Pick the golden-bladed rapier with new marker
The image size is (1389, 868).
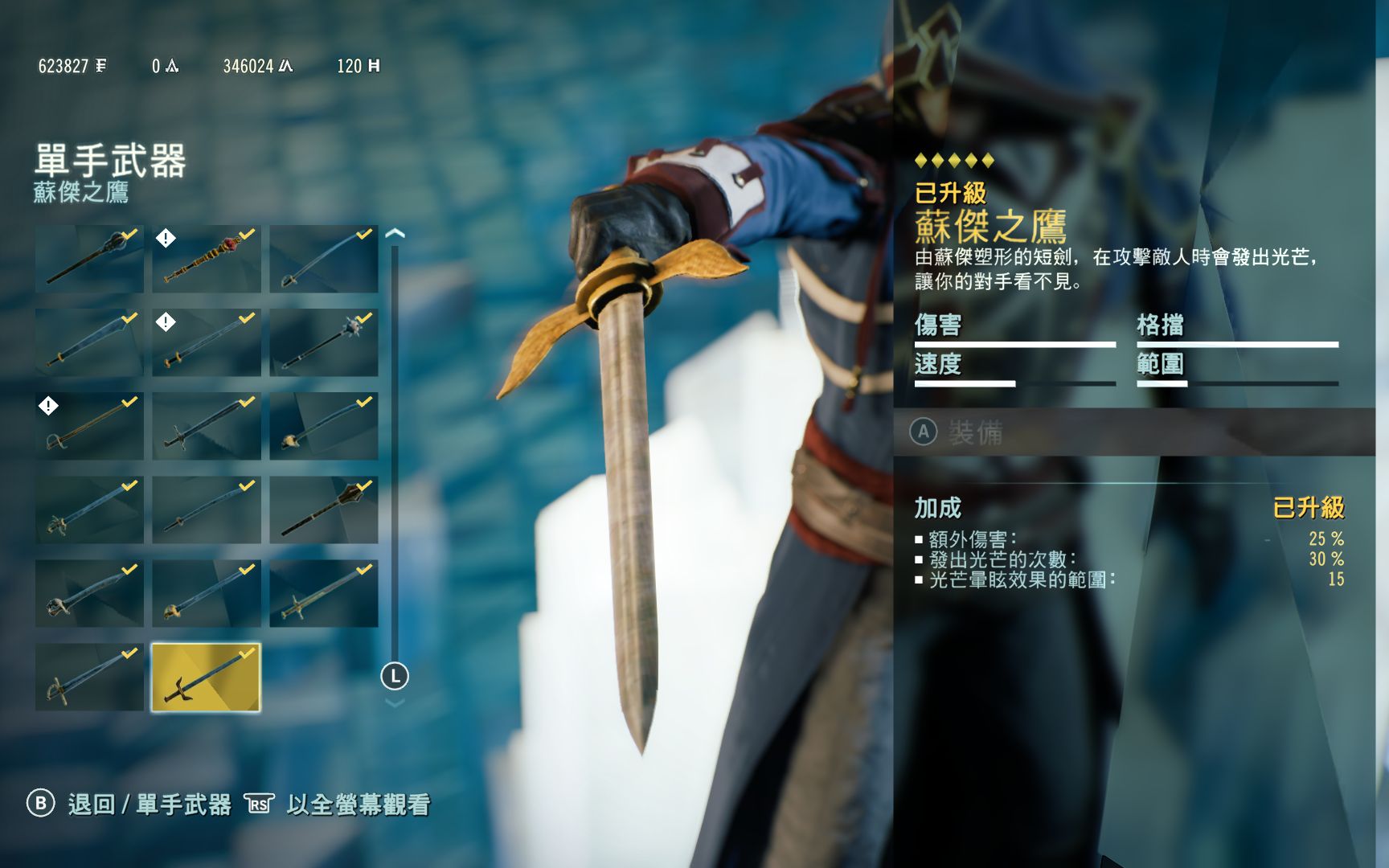[x=89, y=426]
